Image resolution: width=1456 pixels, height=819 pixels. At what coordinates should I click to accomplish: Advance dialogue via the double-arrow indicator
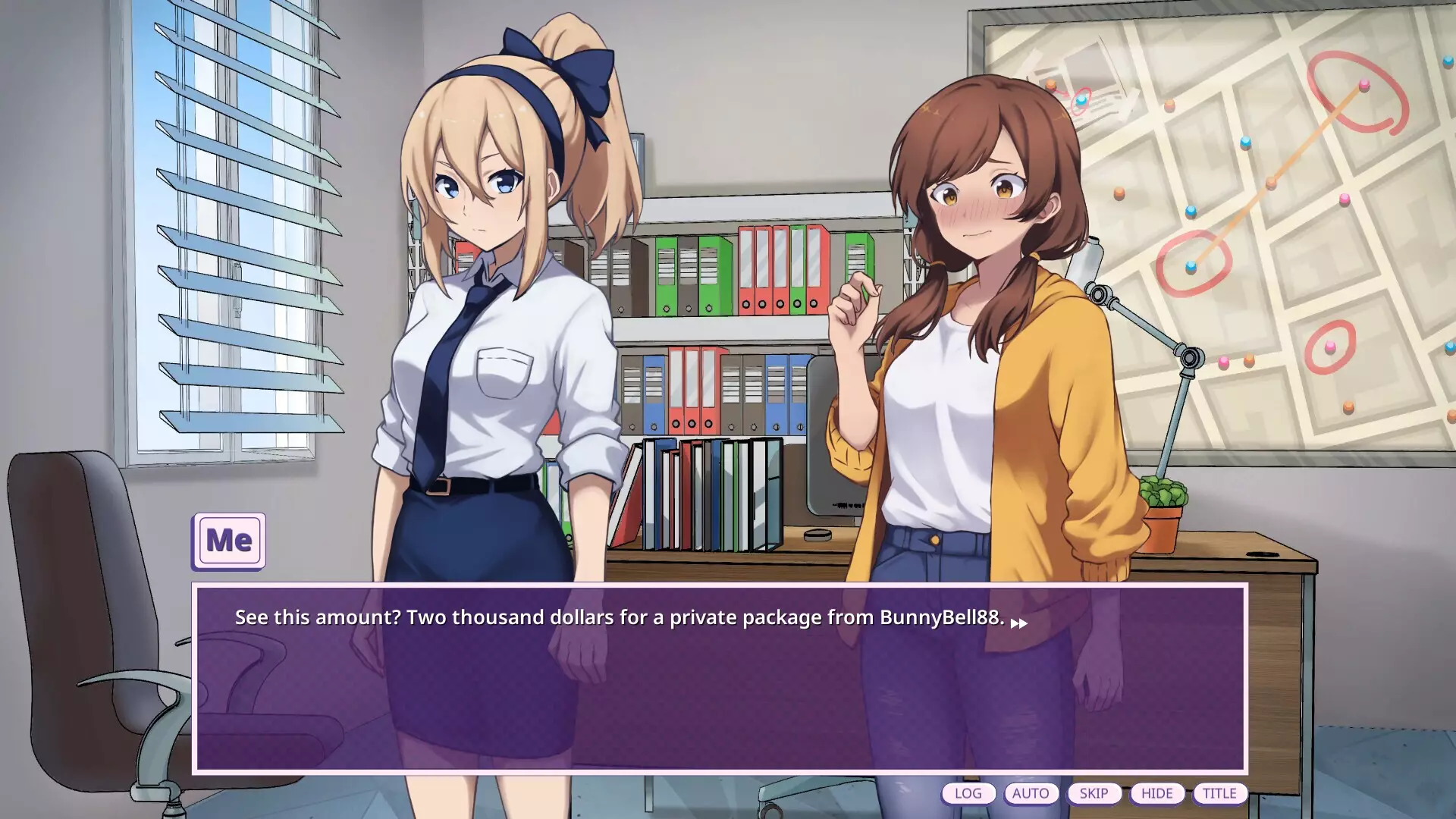click(x=1018, y=623)
